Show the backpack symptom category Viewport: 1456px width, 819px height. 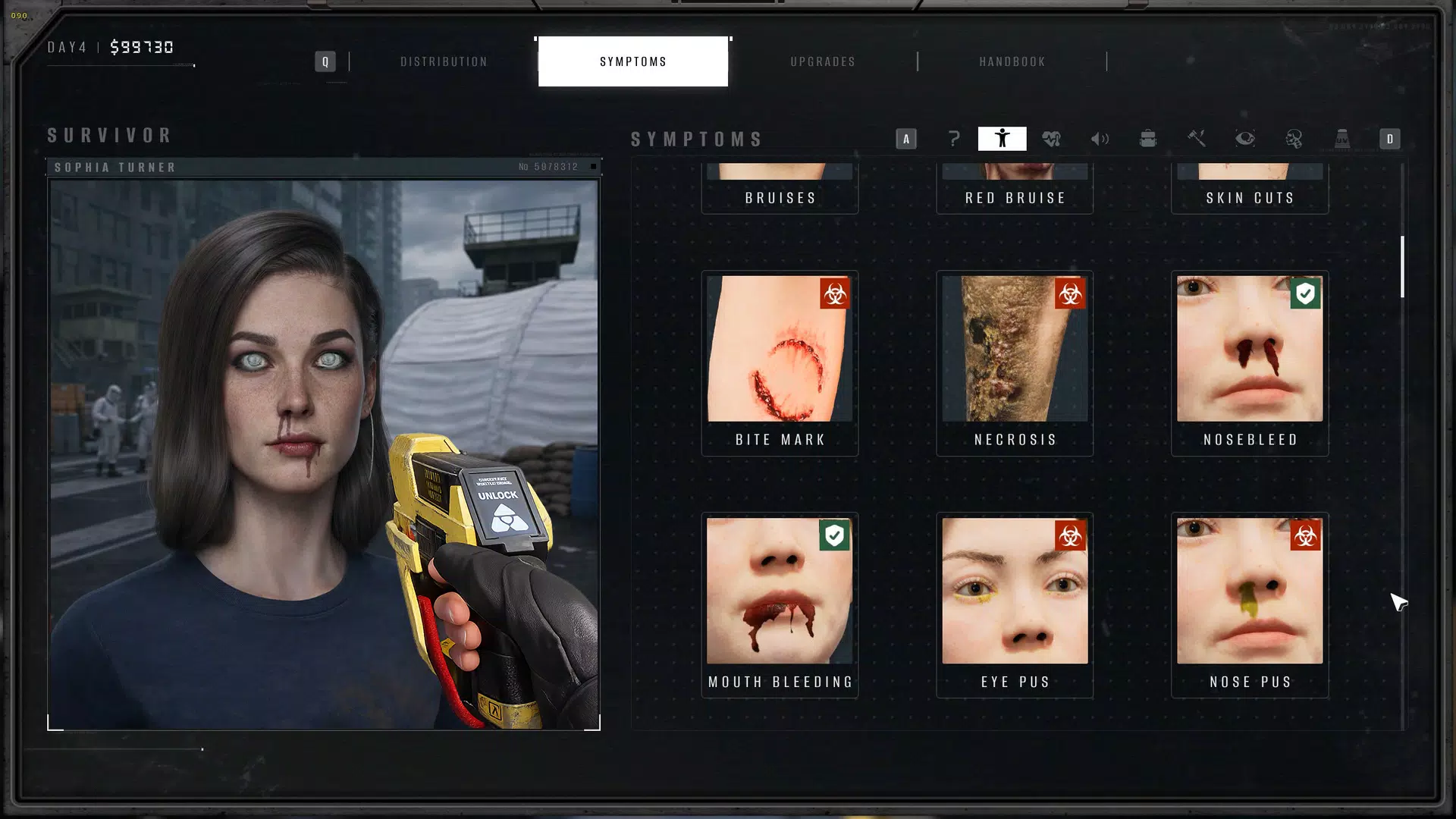tap(1148, 139)
